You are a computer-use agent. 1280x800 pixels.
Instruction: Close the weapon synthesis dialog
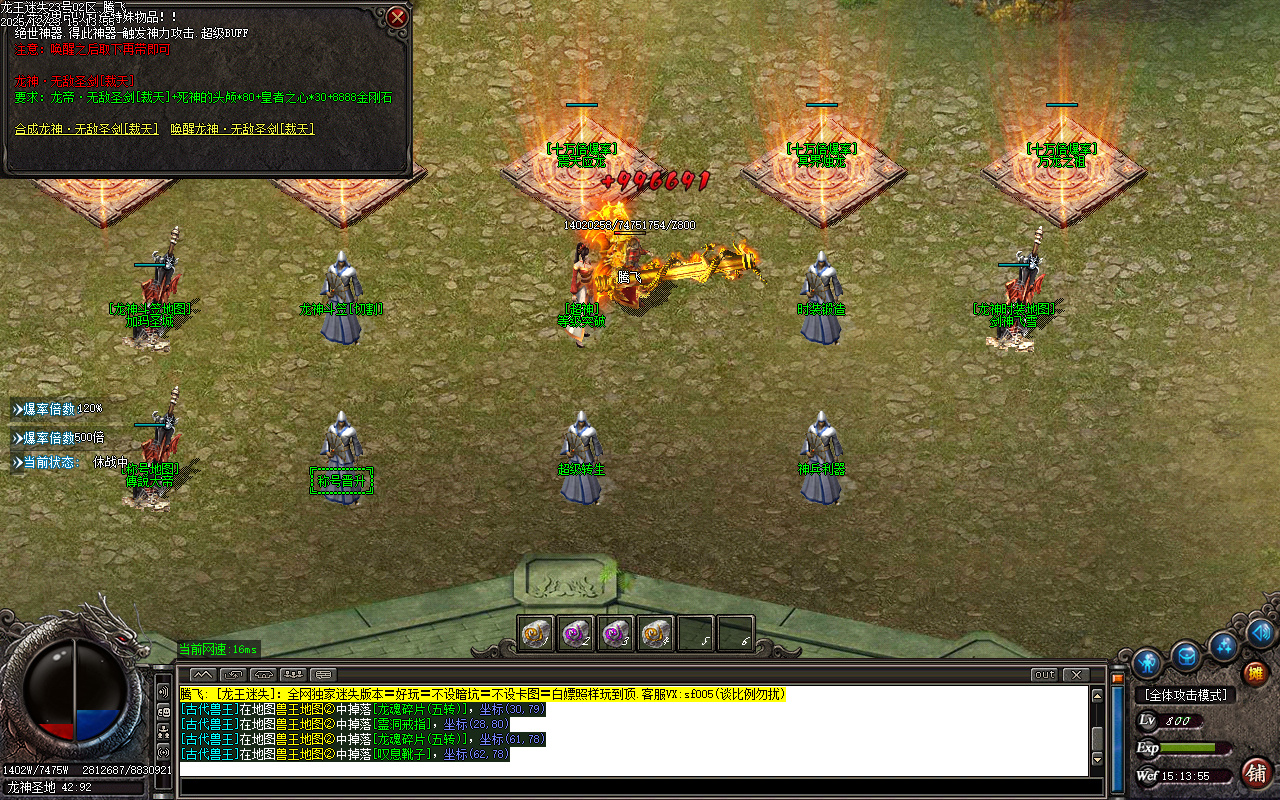click(x=397, y=17)
